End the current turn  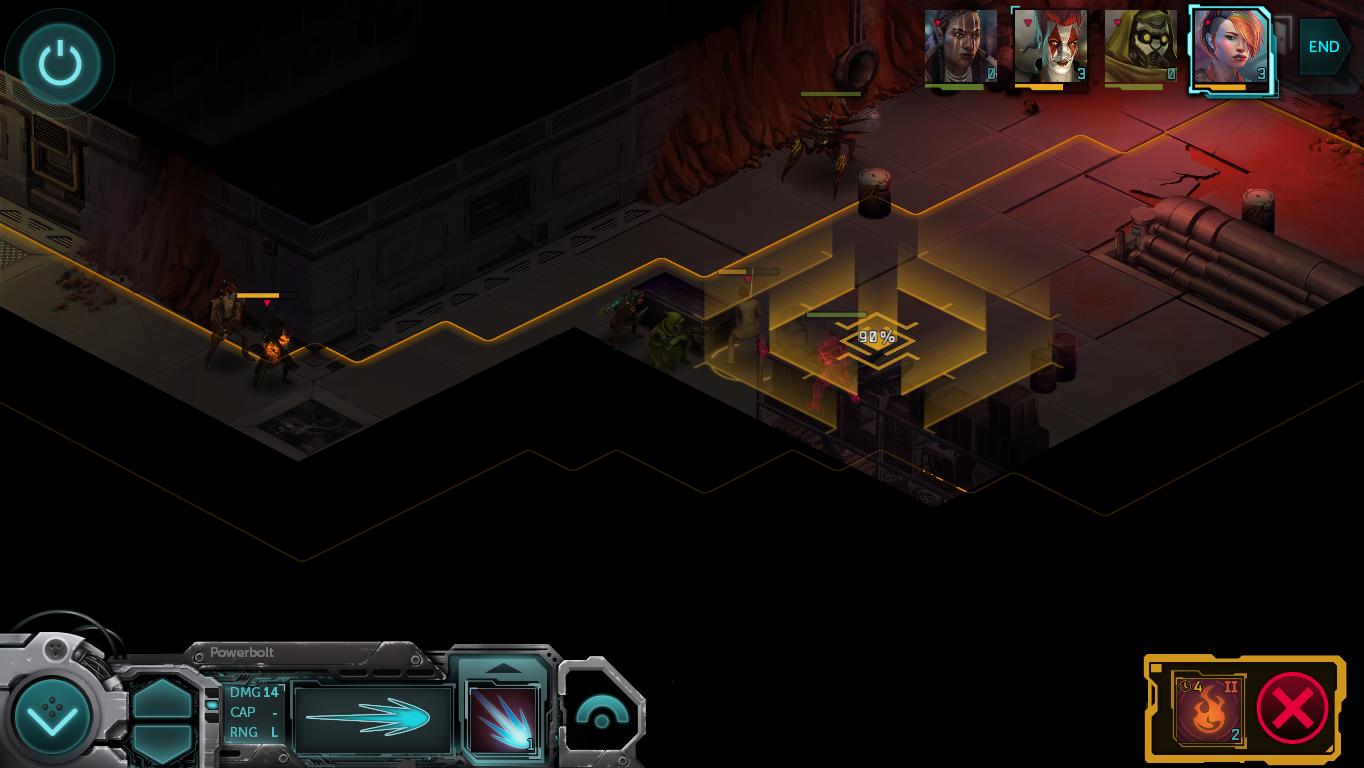tap(1323, 47)
